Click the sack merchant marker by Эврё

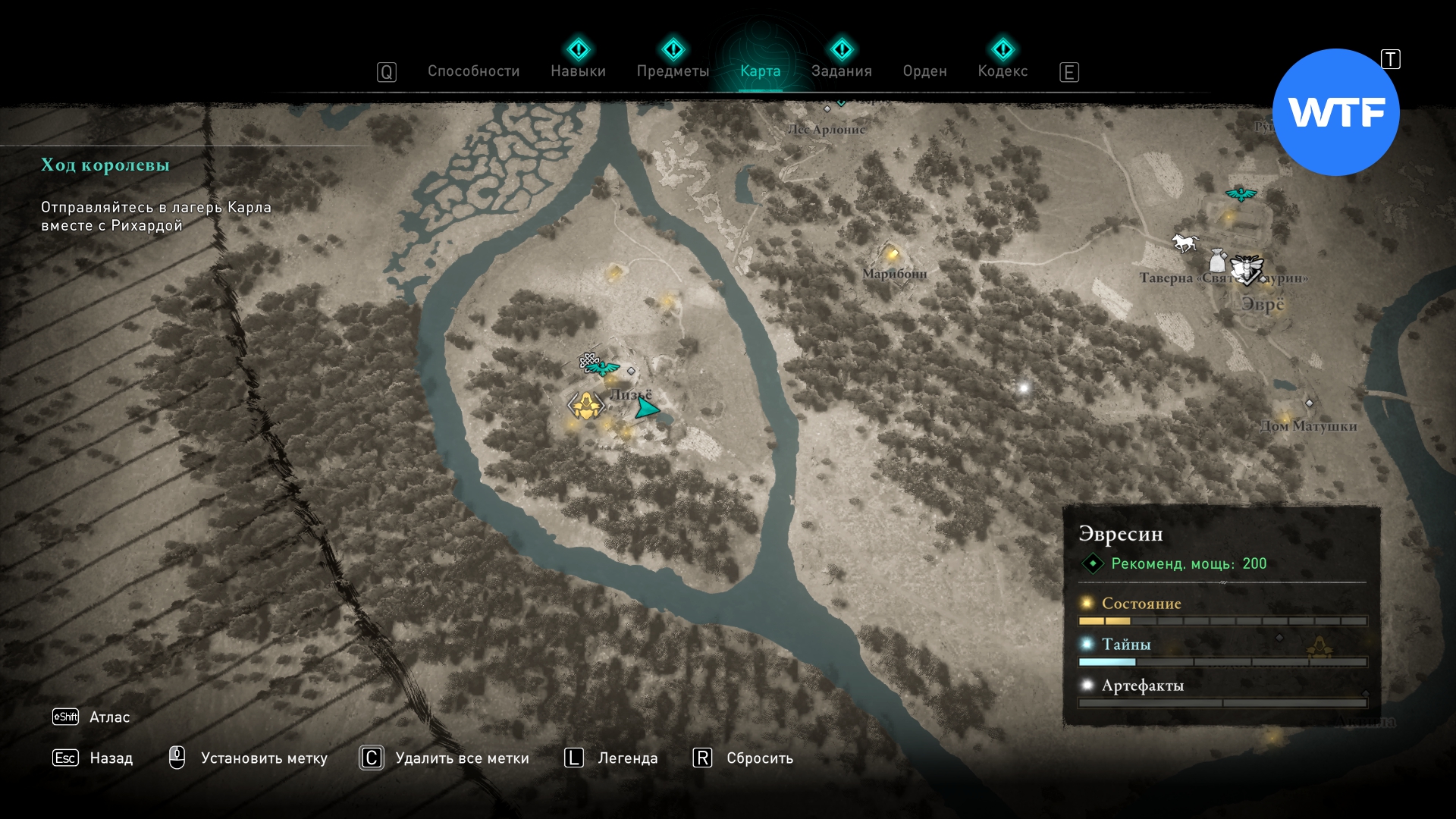pos(1218,261)
